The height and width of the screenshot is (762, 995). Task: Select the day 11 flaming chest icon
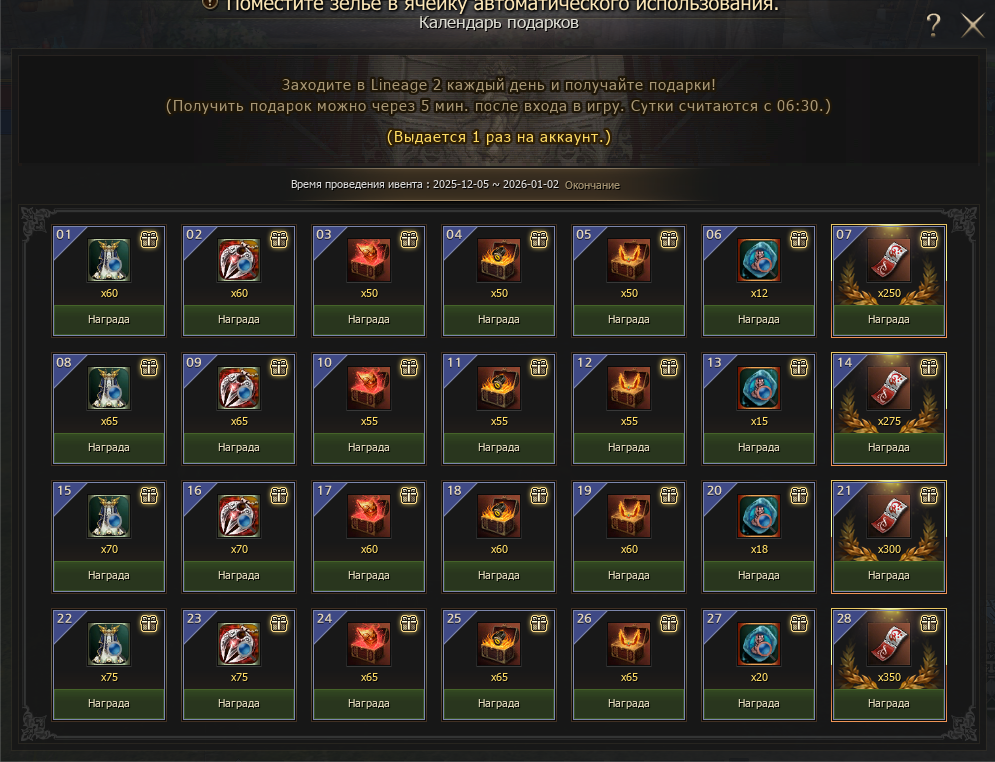tap(498, 388)
